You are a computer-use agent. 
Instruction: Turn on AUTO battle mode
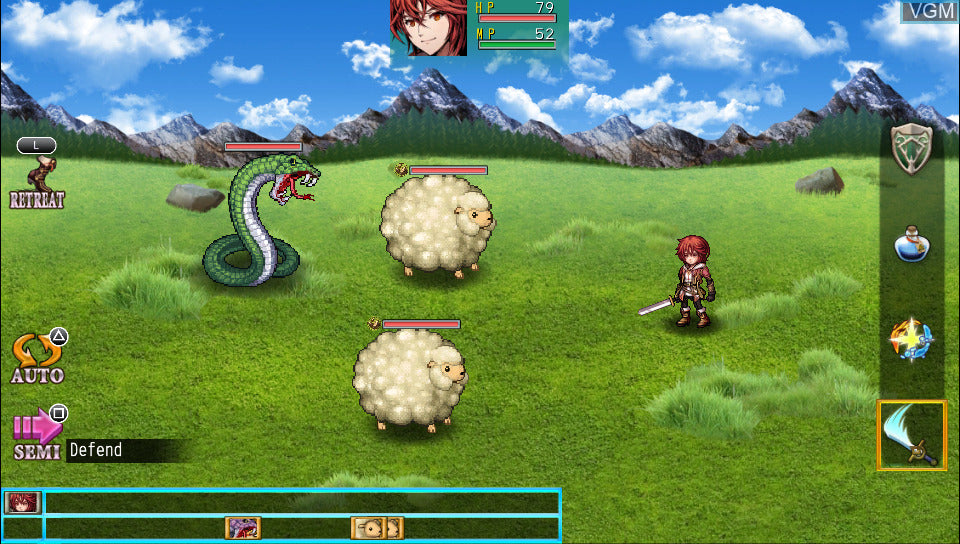(x=38, y=359)
